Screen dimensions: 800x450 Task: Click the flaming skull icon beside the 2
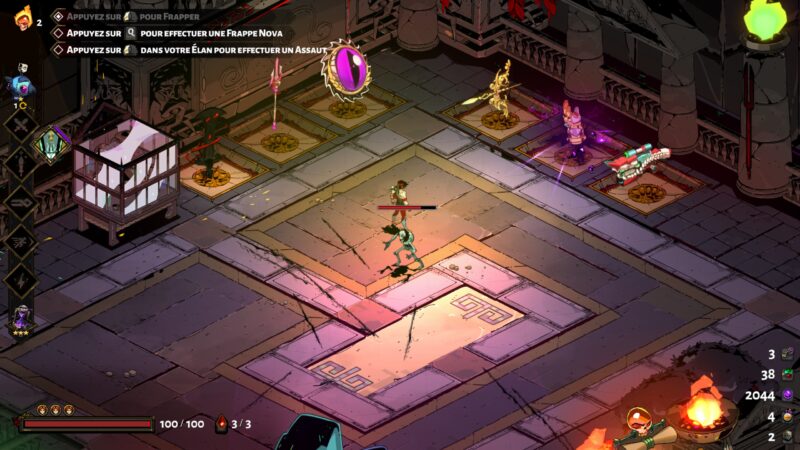[x=22, y=17]
